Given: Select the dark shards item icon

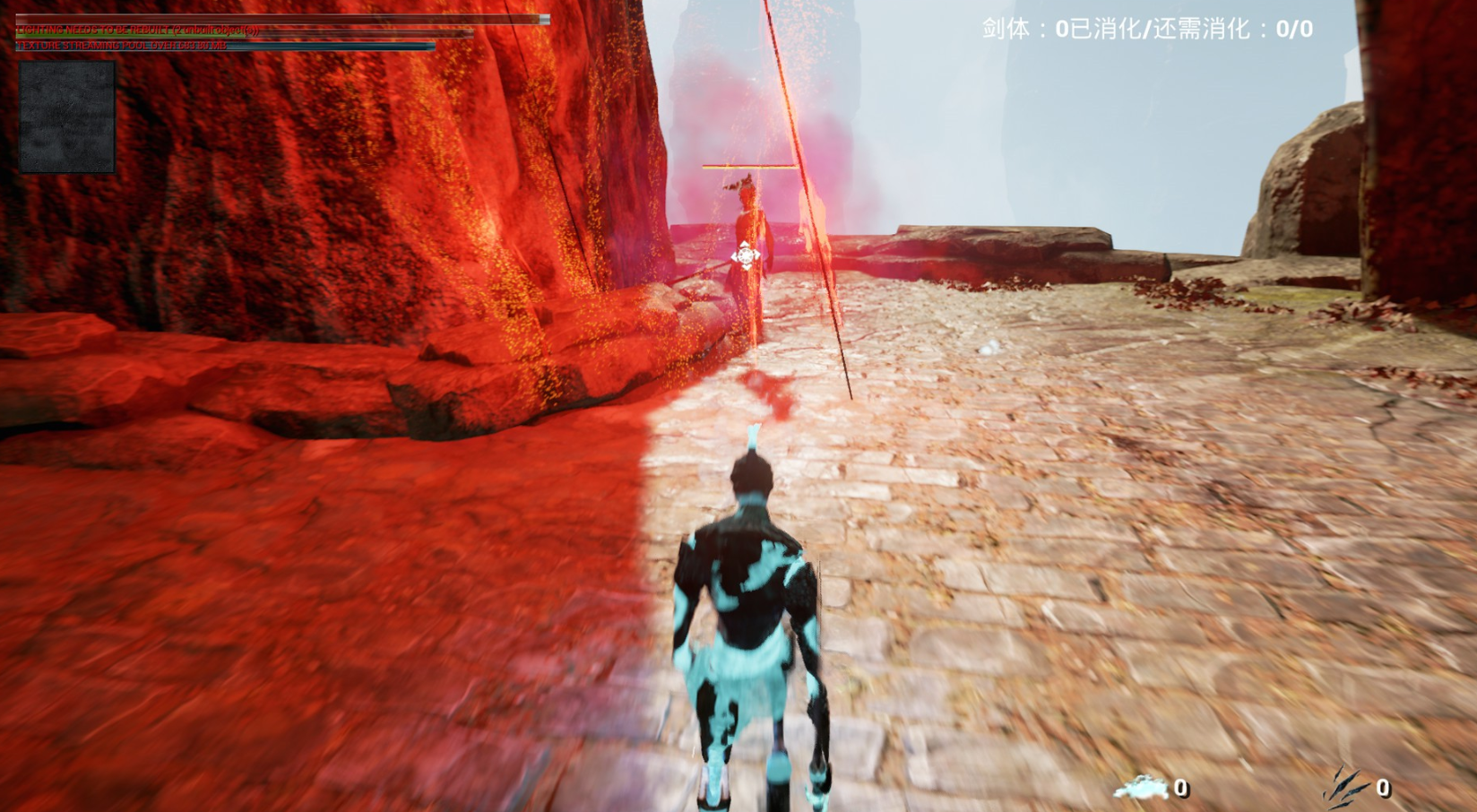Looking at the screenshot, I should (1345, 787).
